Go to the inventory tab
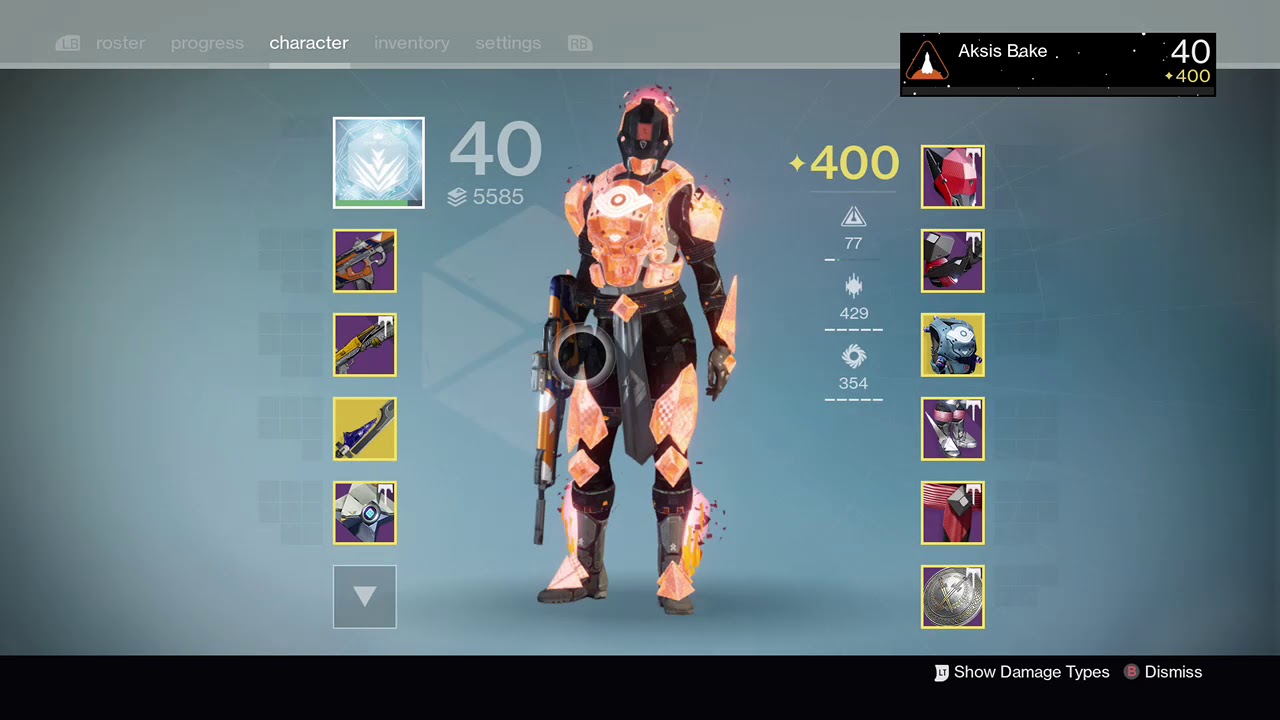1280x720 pixels. point(412,43)
